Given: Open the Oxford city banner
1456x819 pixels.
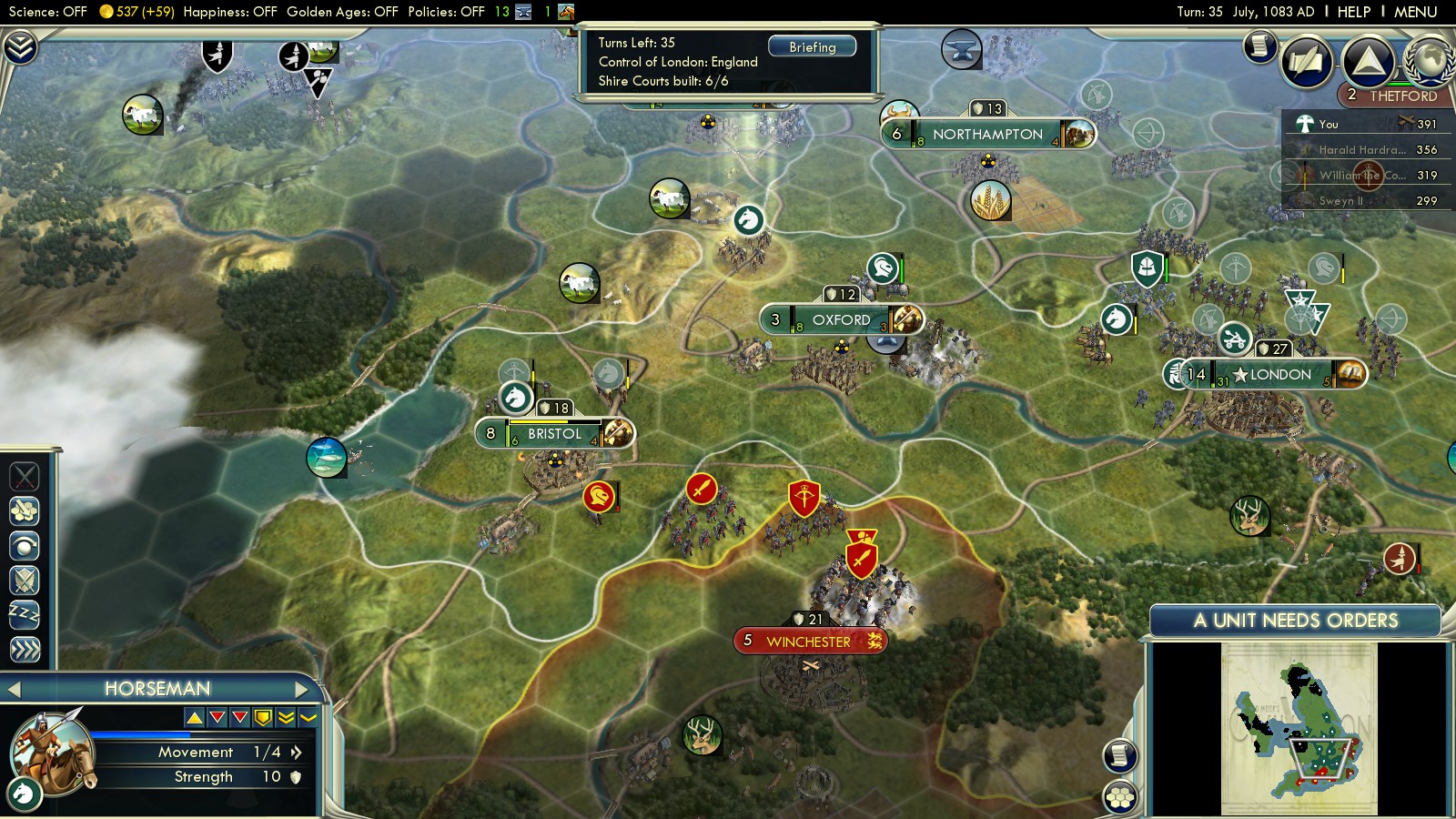Looking at the screenshot, I should (x=840, y=320).
